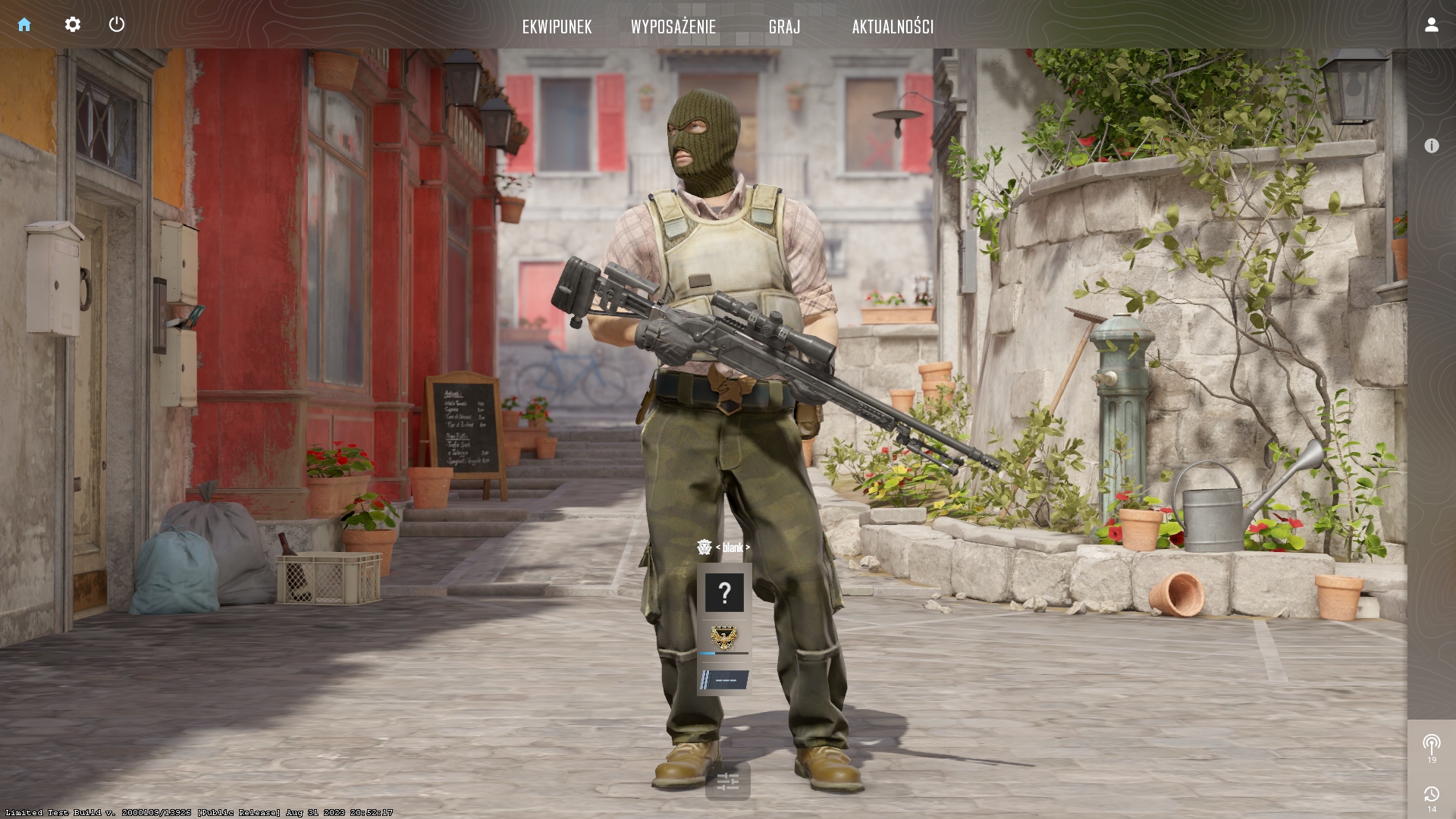Open the player profile icon

tap(1431, 25)
